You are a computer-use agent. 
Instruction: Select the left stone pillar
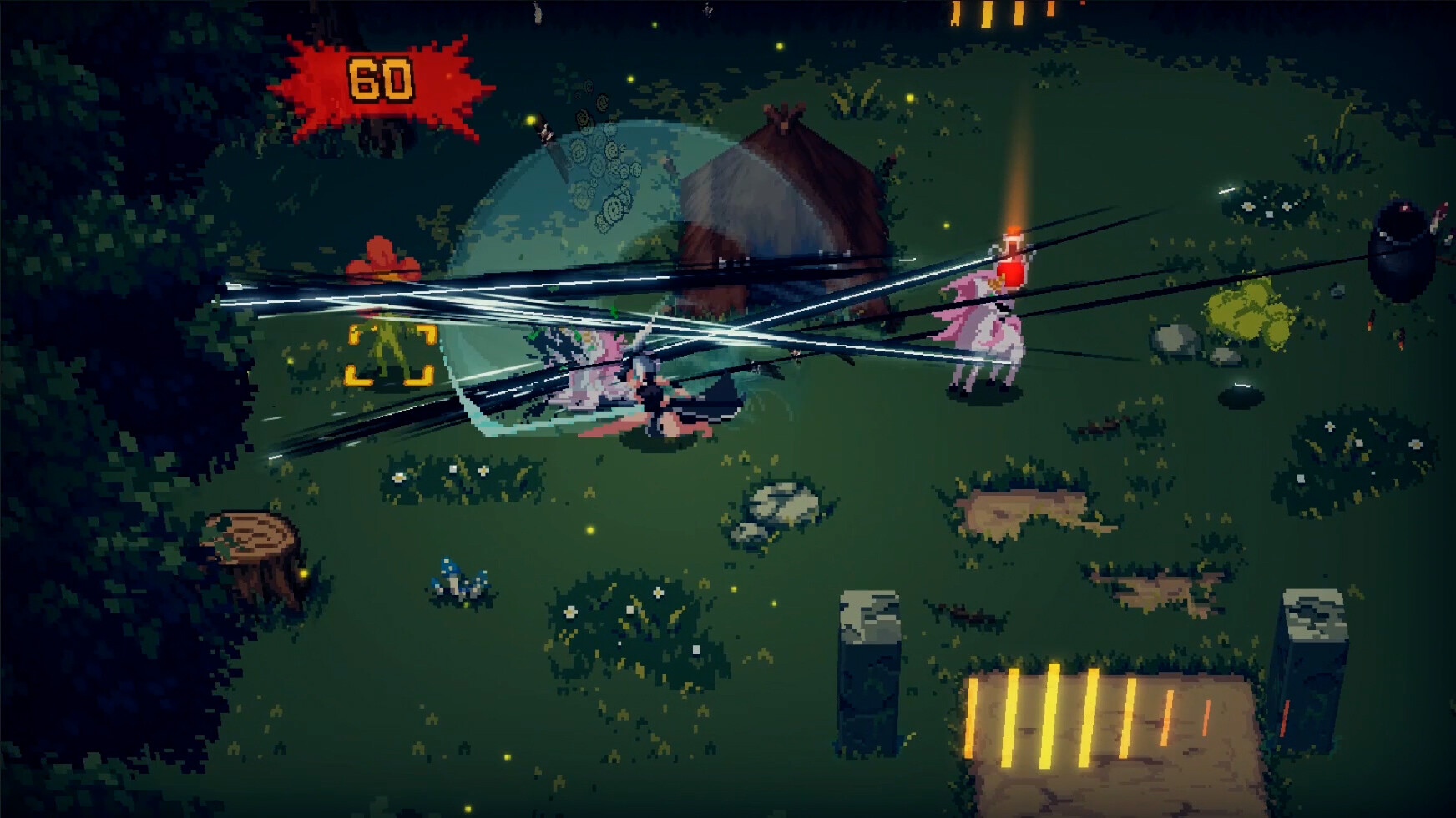tap(868, 659)
